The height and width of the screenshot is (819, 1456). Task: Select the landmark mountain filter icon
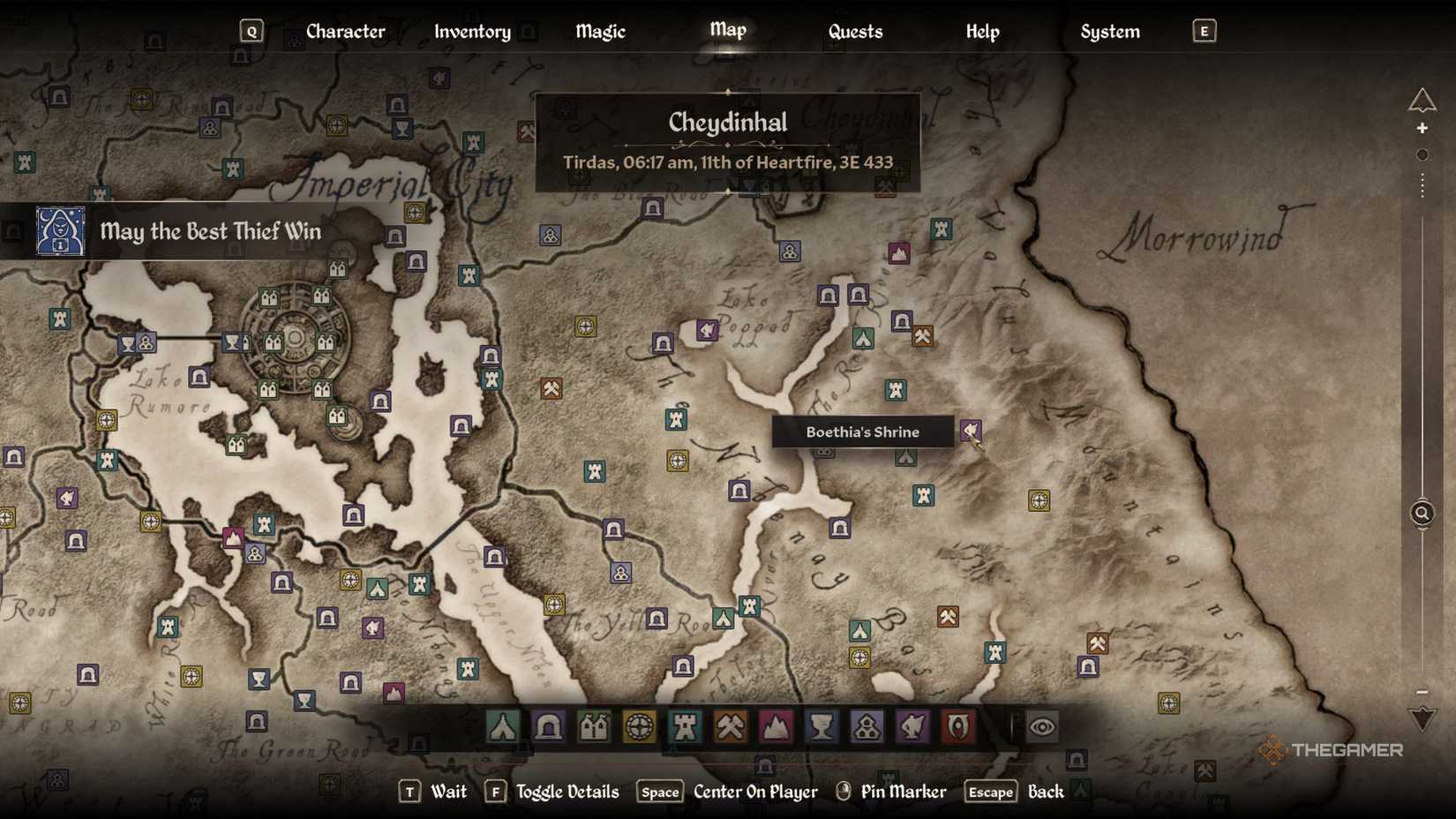777,725
